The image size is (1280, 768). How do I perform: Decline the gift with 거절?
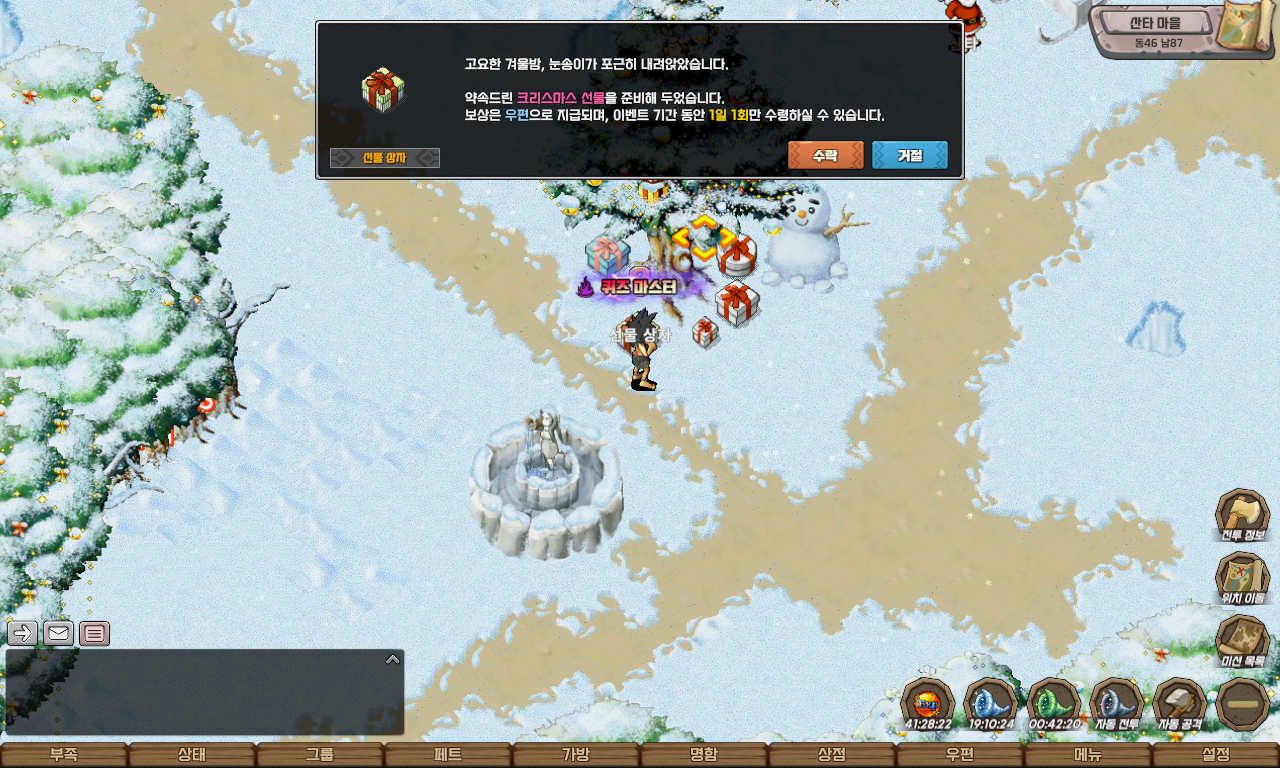click(x=909, y=156)
